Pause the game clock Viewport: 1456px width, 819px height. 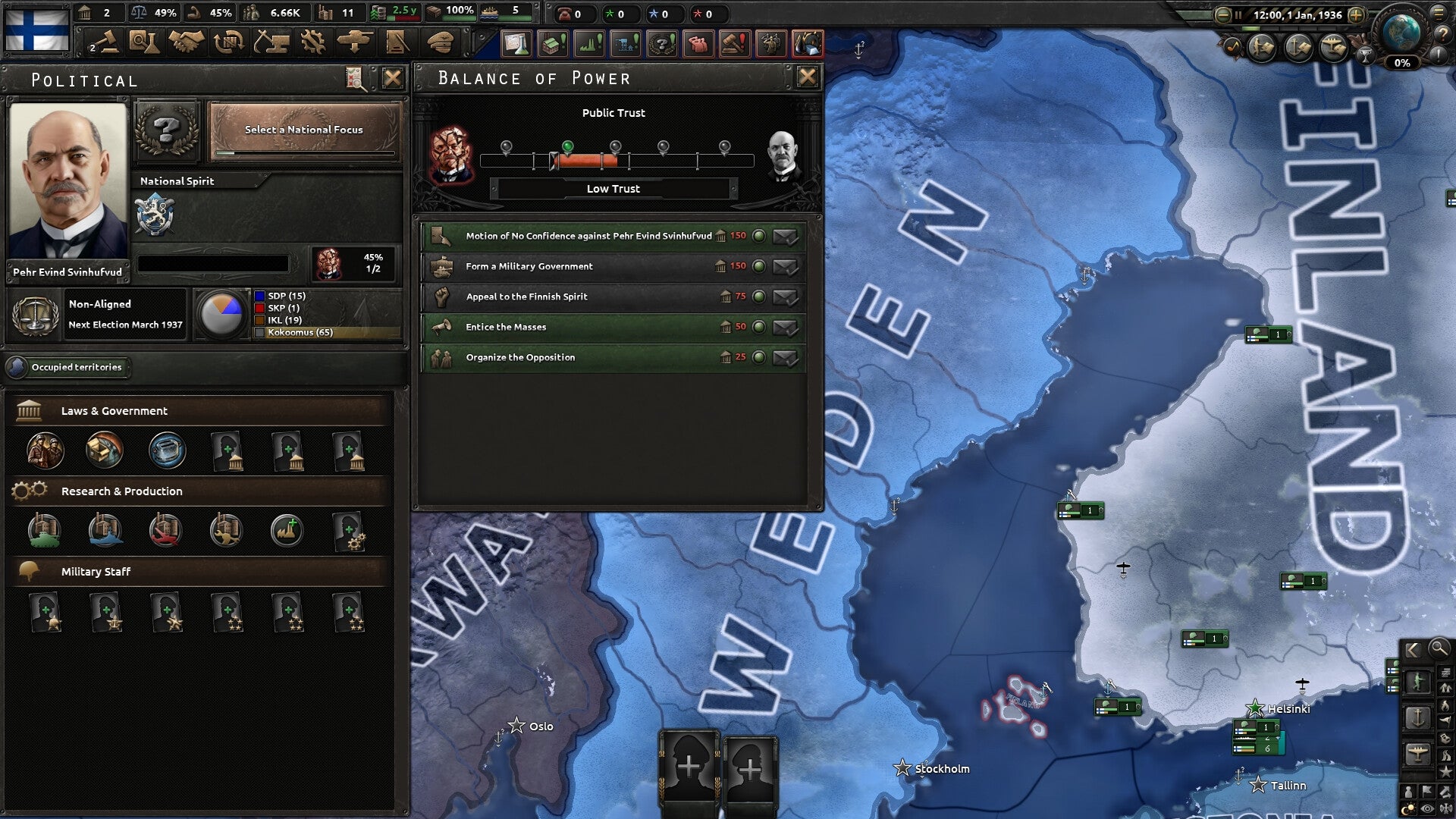[x=1238, y=14]
